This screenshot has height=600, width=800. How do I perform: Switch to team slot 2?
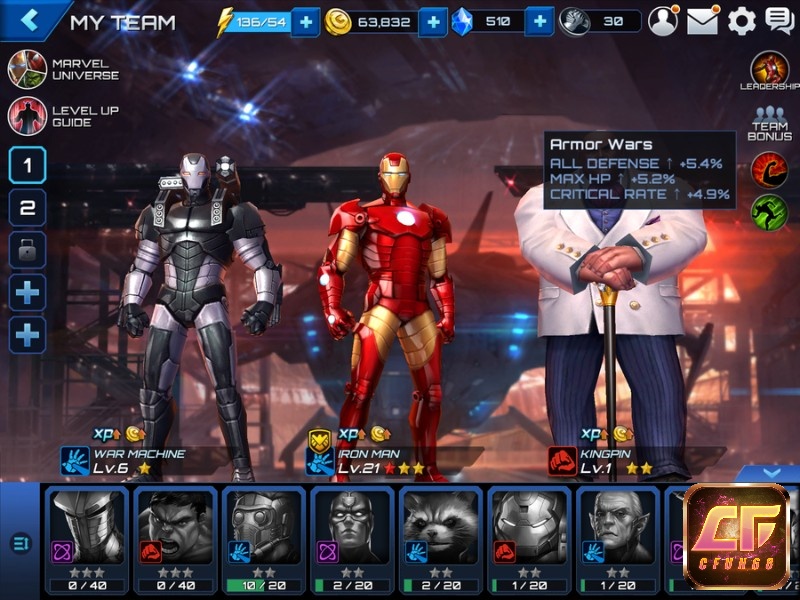point(27,208)
